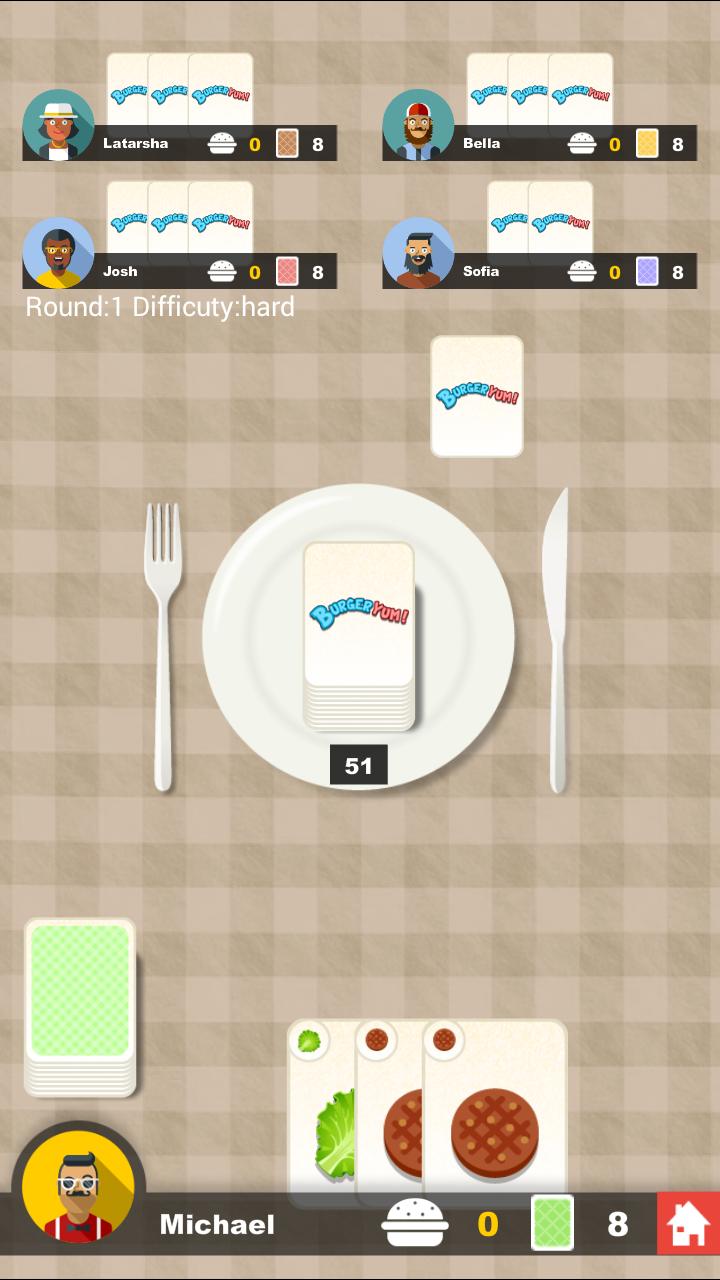Pick the single face-down card above the plate

tap(477, 396)
